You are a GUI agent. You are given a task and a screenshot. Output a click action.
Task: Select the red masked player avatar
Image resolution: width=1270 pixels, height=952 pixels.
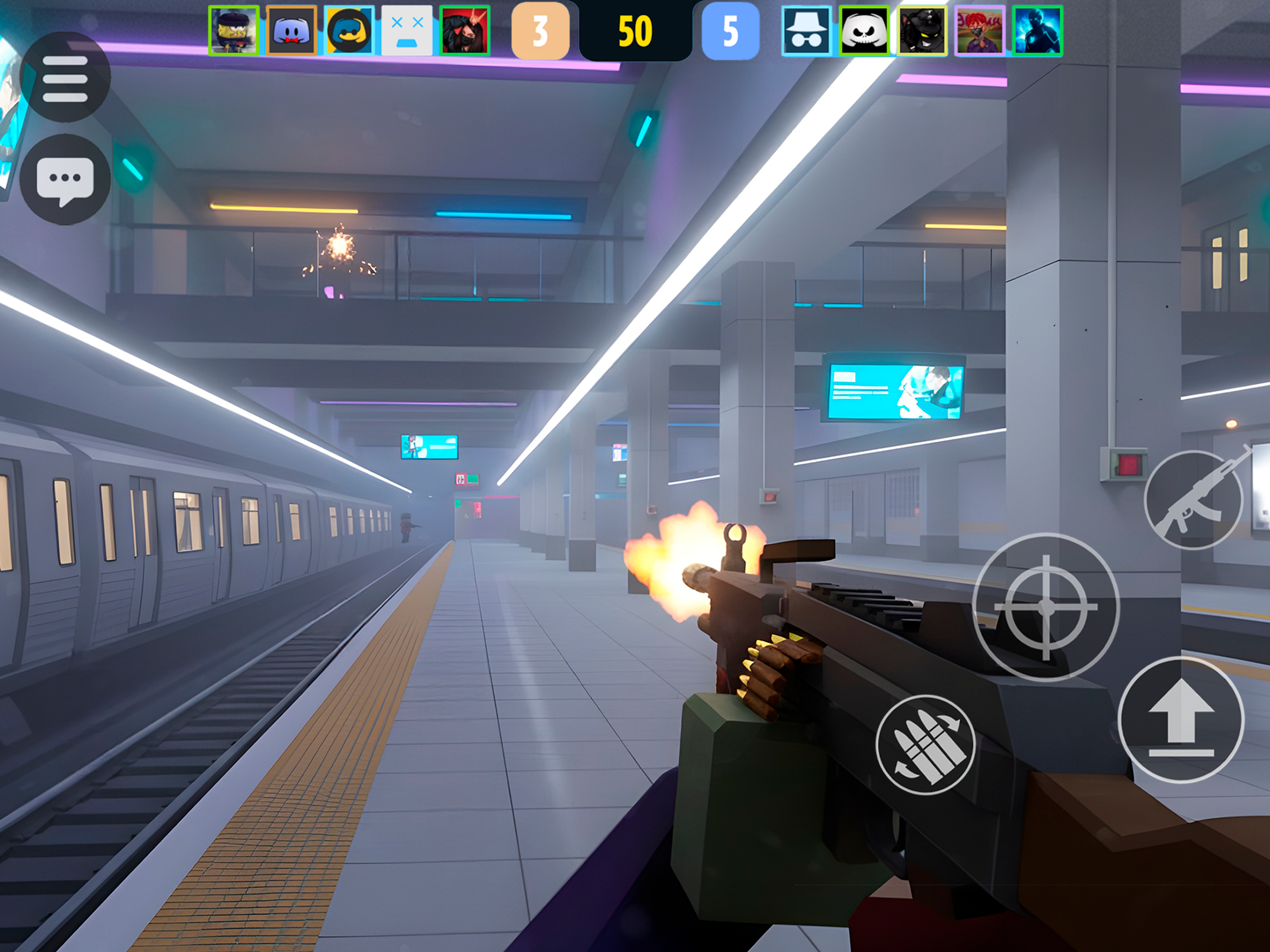coord(465,31)
